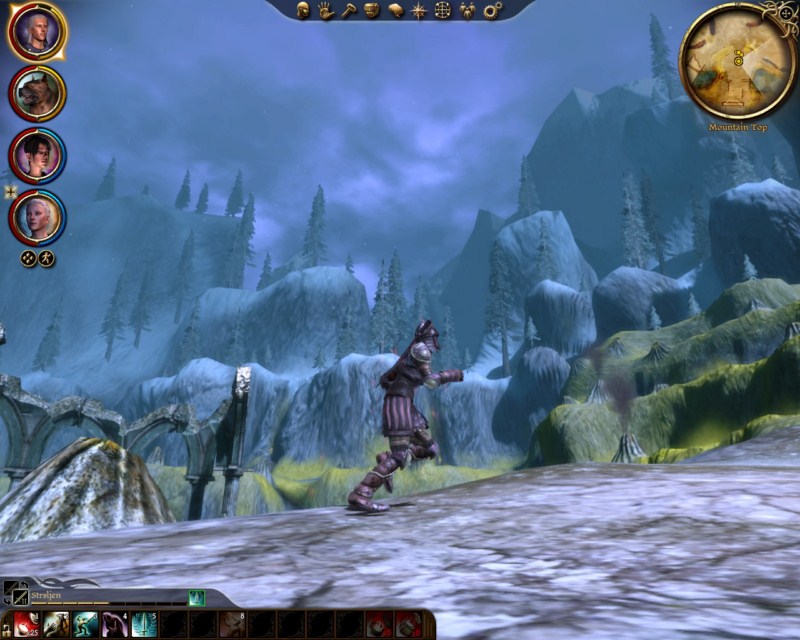Open the compass star map icon

coord(418,10)
